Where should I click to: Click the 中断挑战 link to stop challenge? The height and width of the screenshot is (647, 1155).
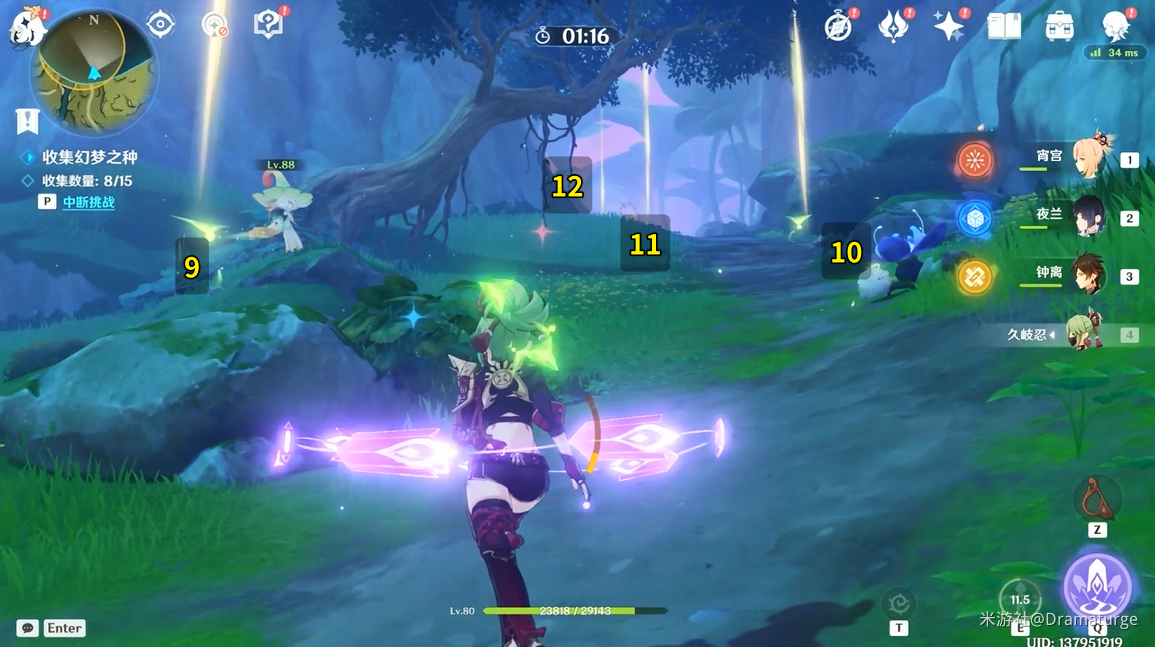[89, 202]
